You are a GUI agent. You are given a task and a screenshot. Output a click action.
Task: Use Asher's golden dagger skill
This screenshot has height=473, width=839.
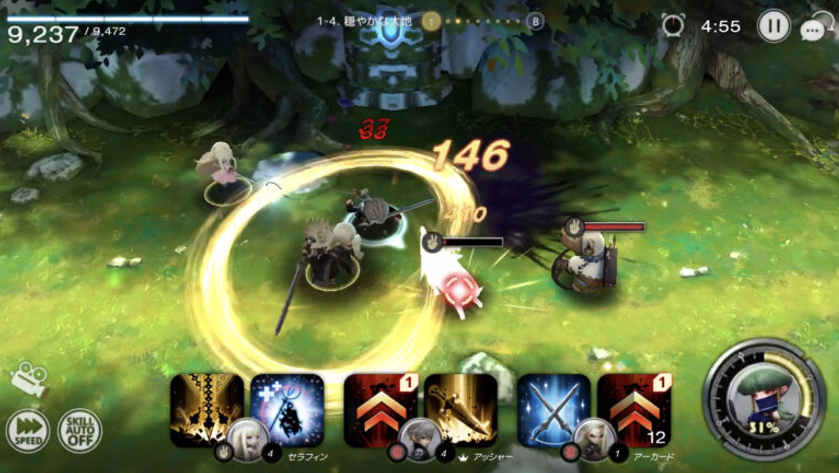click(461, 408)
